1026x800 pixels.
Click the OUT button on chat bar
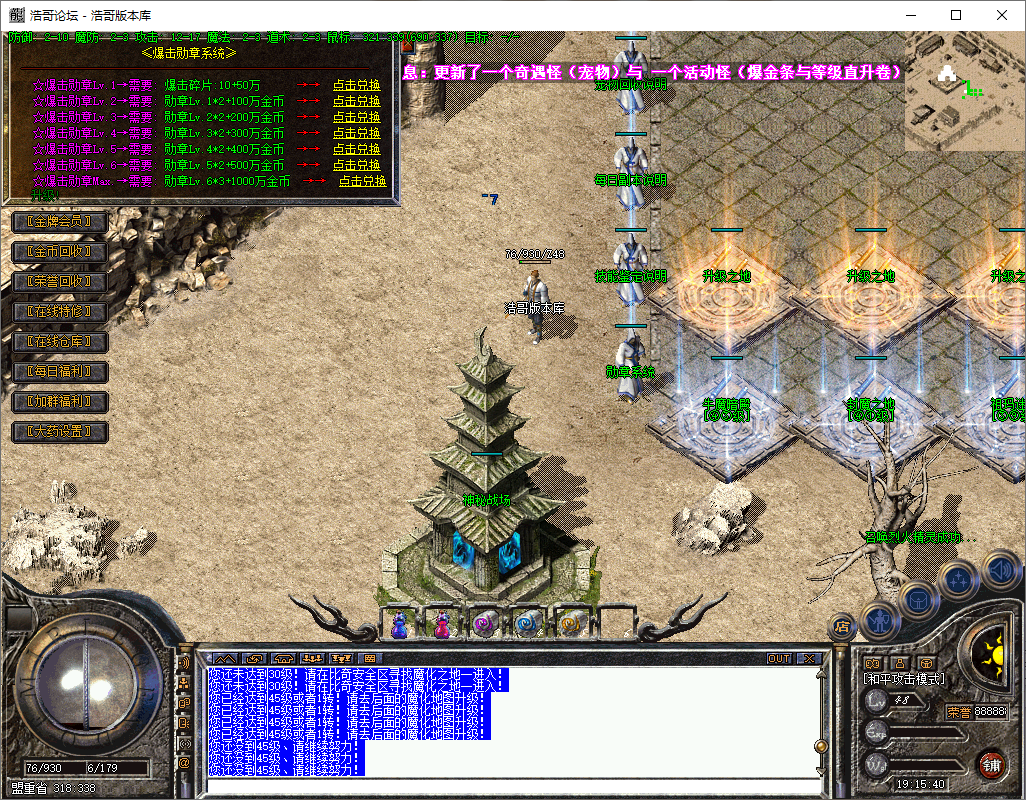coord(779,659)
